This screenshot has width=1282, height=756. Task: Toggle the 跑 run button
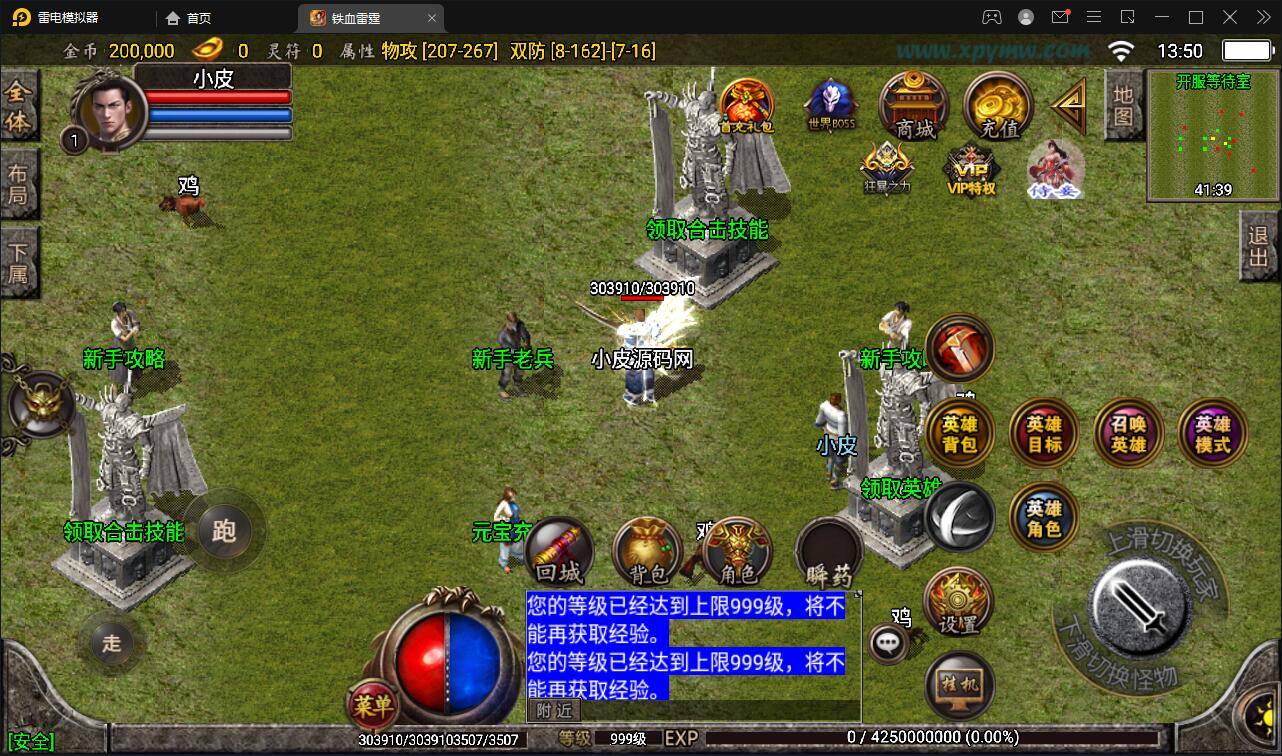click(x=224, y=530)
